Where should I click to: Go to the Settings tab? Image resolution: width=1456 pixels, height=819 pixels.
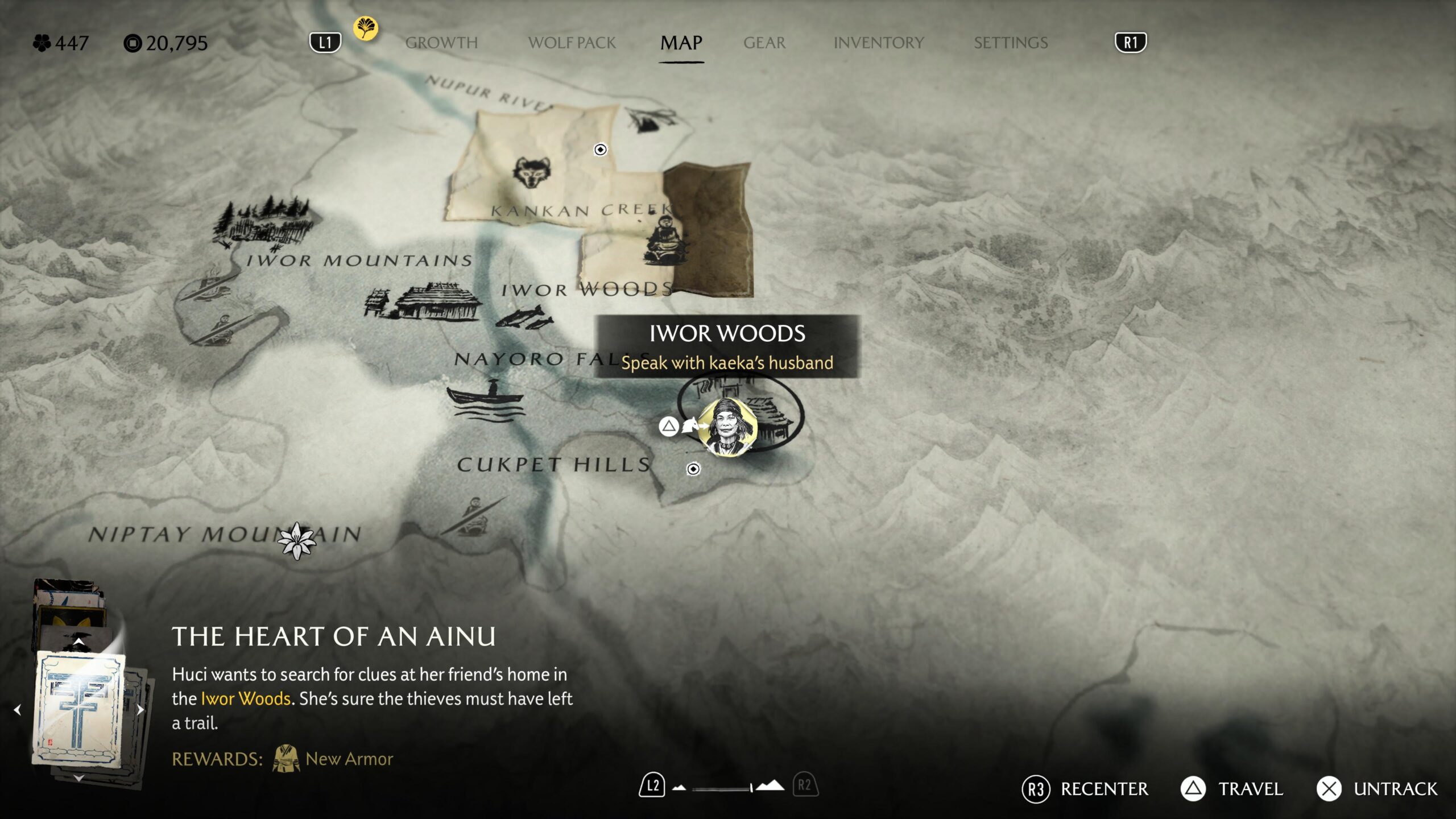click(x=1010, y=43)
